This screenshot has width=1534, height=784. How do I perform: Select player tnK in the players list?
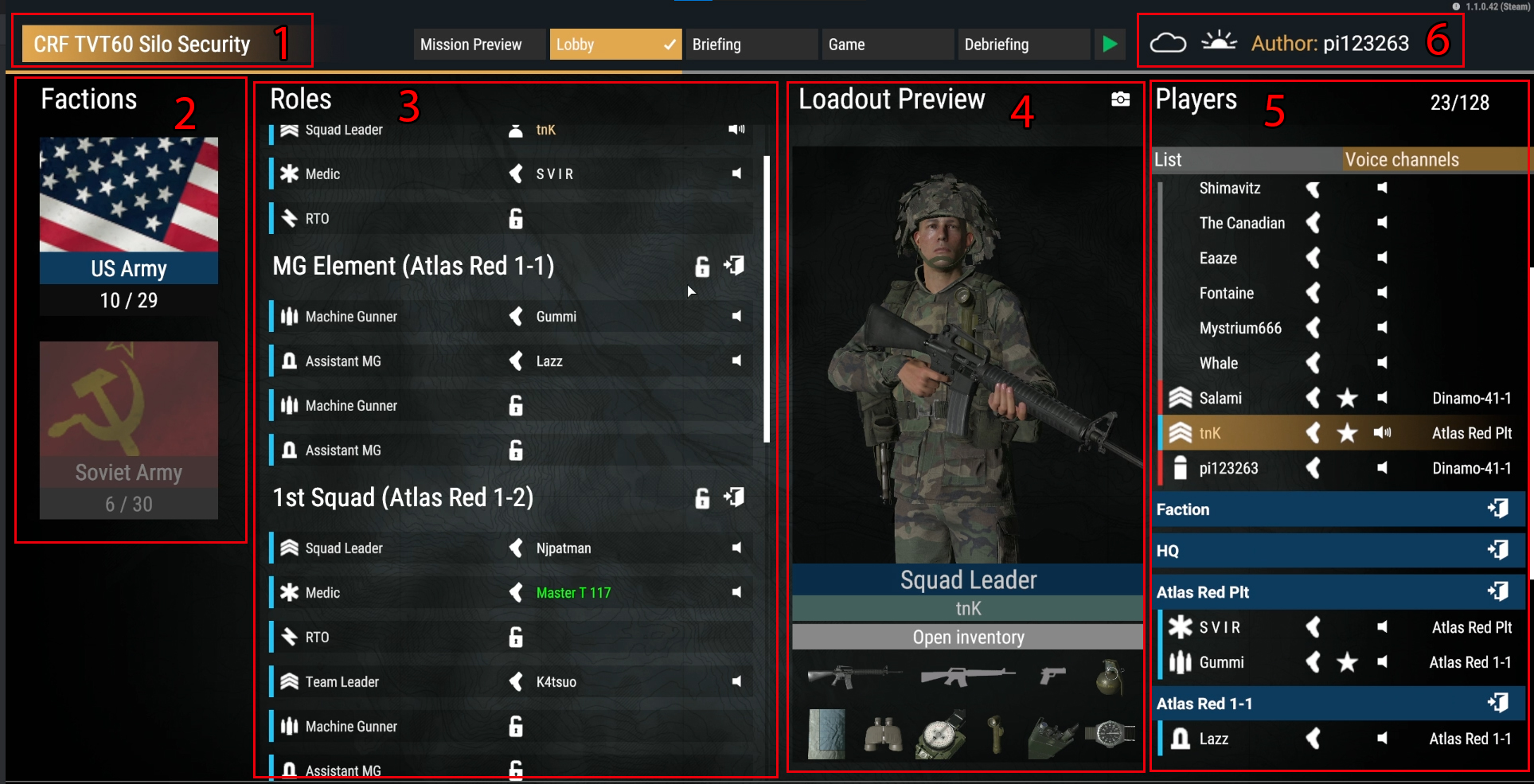(1210, 433)
